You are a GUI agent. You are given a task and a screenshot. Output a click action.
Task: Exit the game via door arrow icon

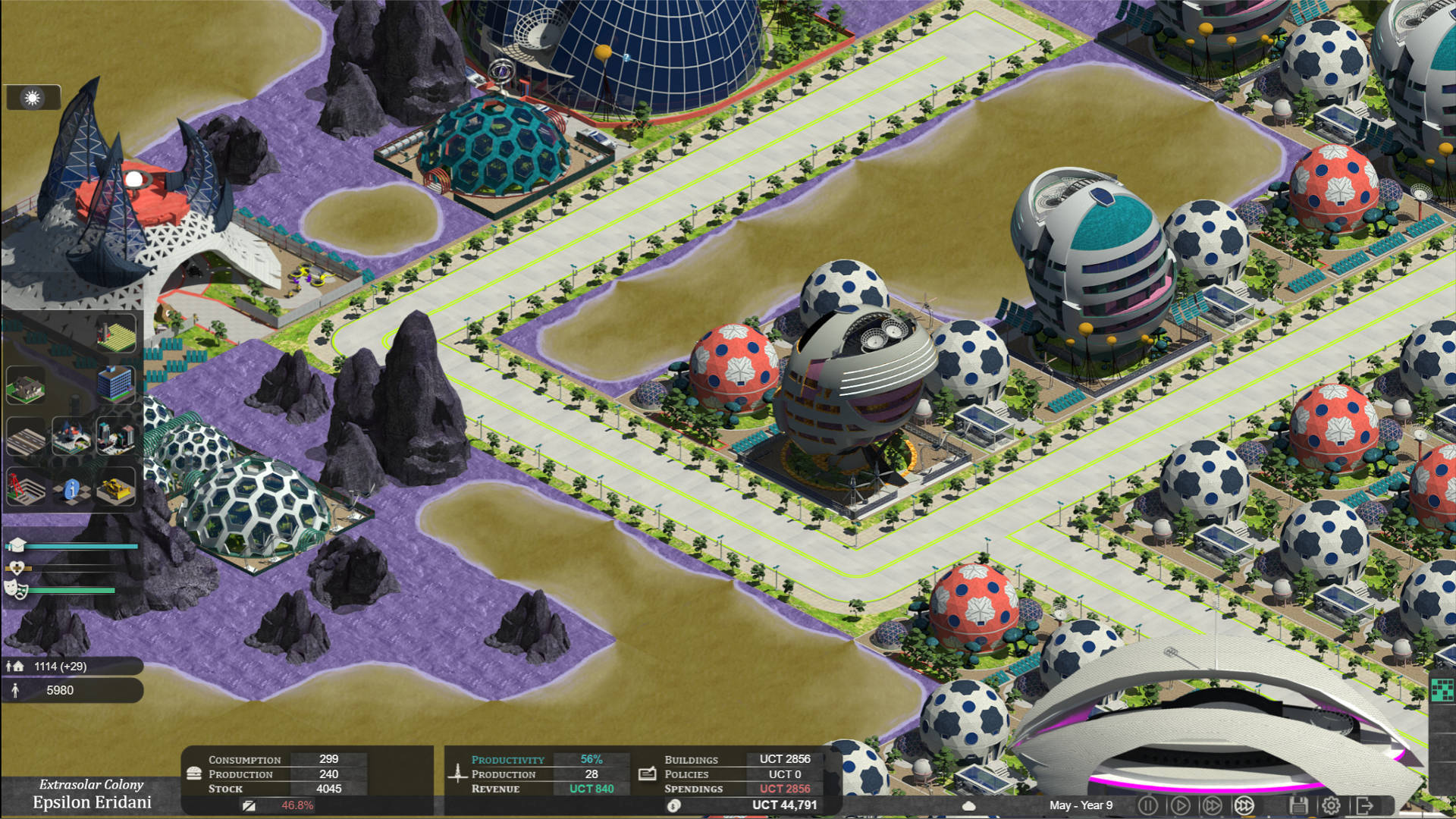pyautogui.click(x=1364, y=805)
